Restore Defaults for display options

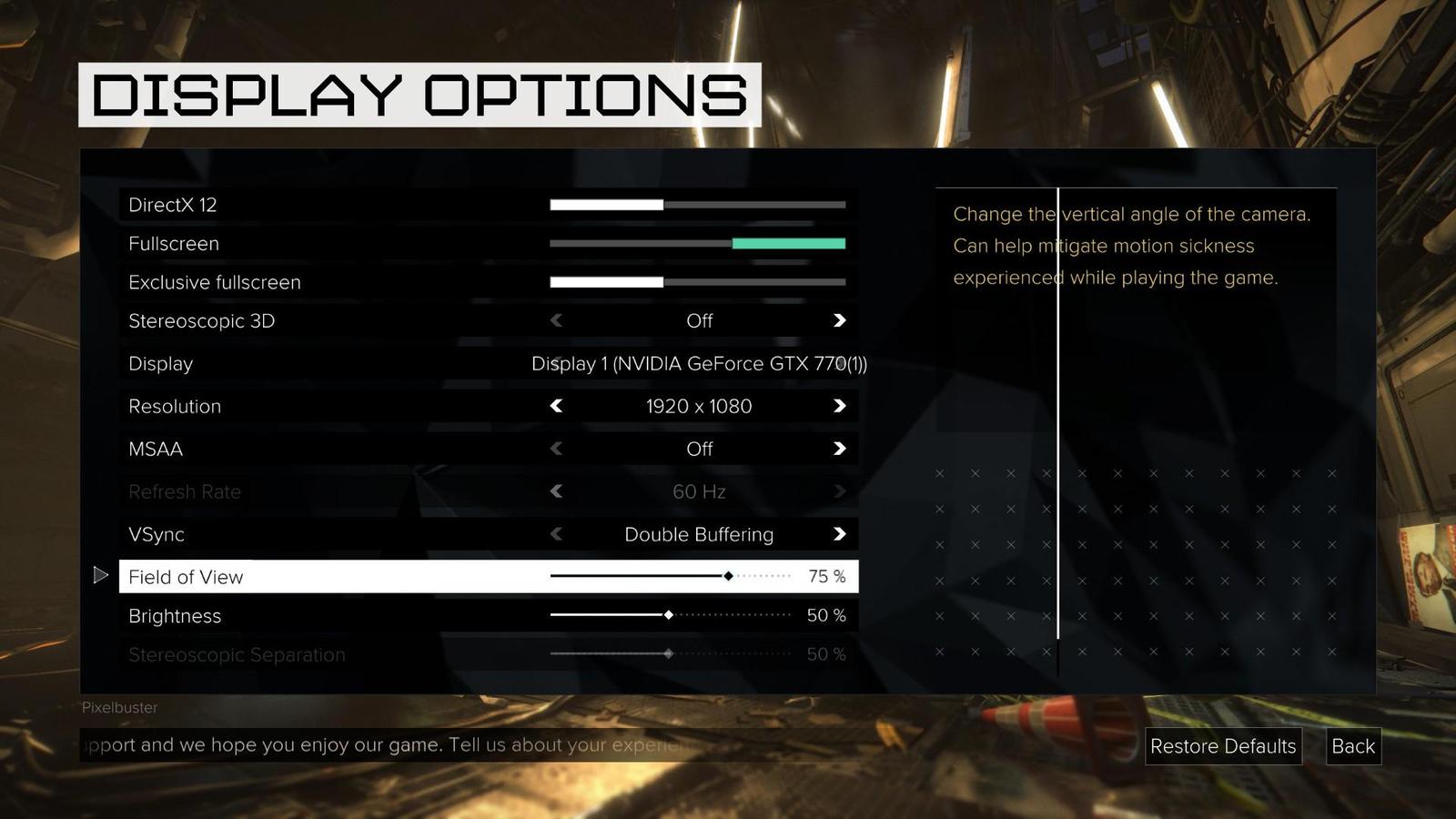pos(1222,746)
